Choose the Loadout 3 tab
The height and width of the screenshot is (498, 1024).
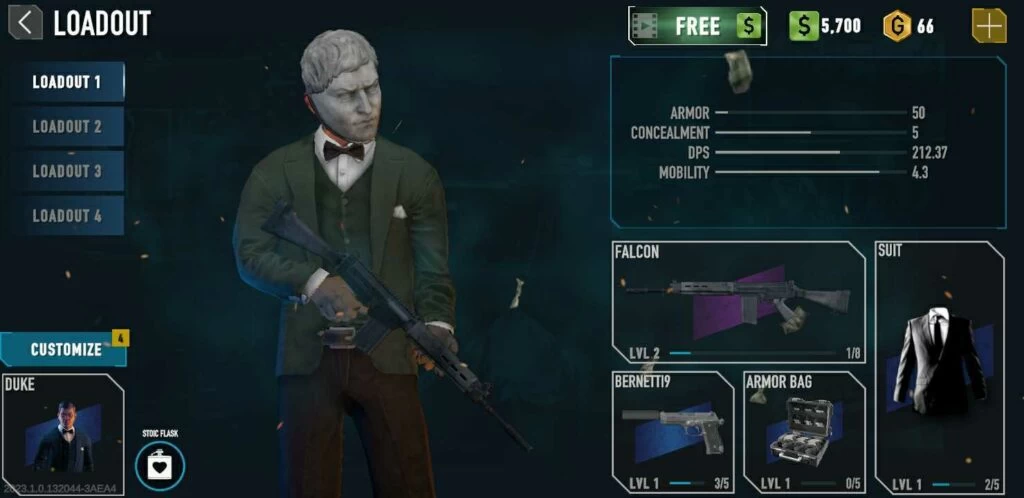pyautogui.click(x=67, y=171)
